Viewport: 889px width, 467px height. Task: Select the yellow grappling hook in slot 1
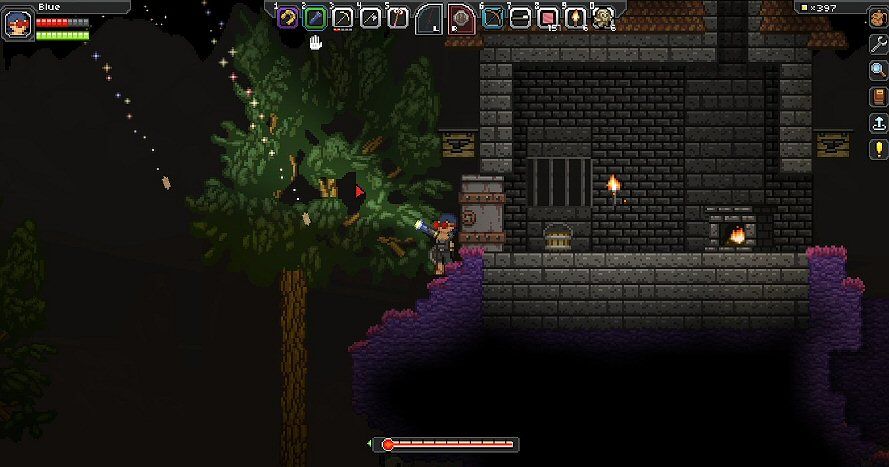tap(288, 17)
